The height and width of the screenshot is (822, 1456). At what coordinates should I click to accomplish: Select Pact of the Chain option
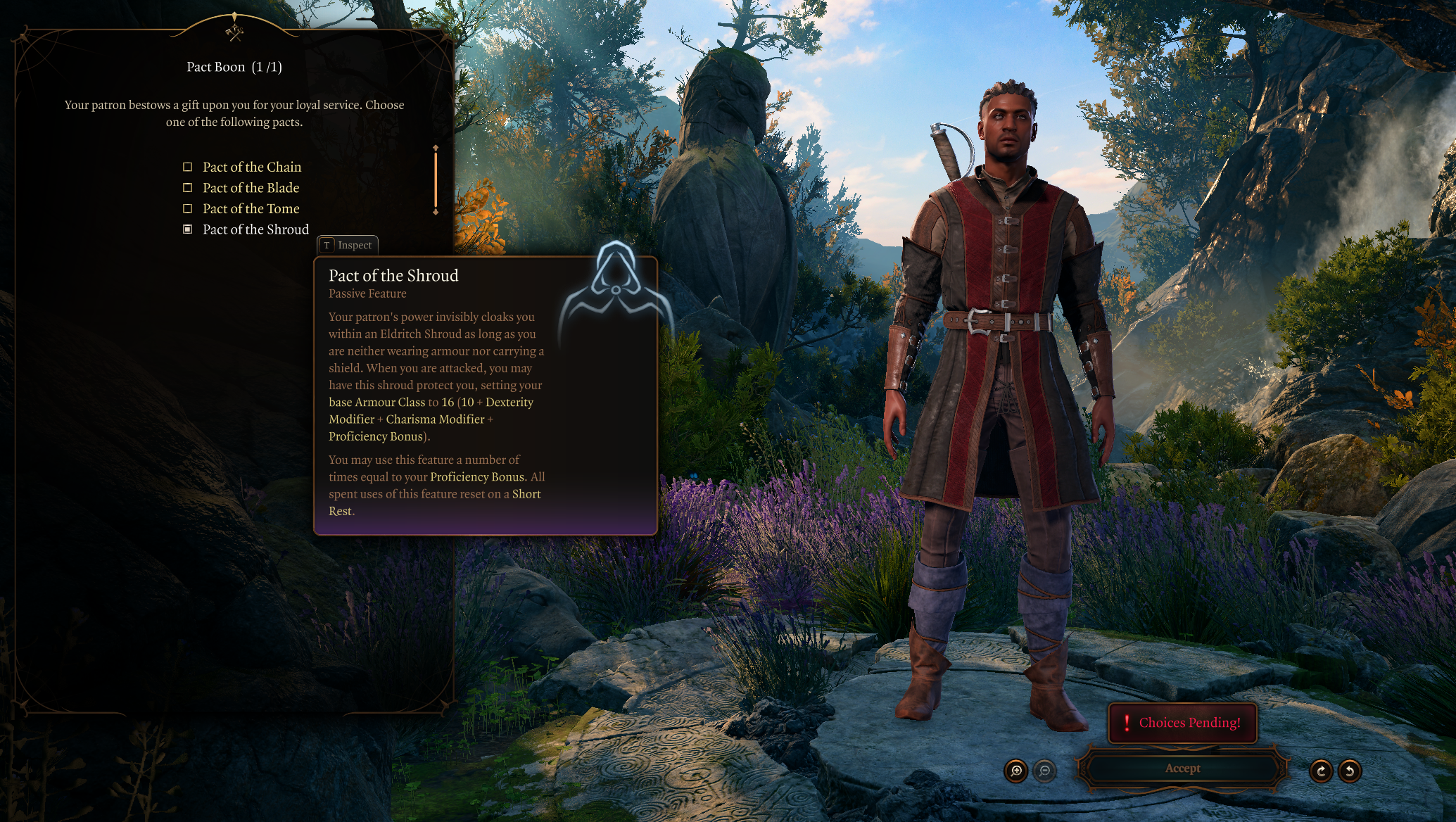pos(188,167)
